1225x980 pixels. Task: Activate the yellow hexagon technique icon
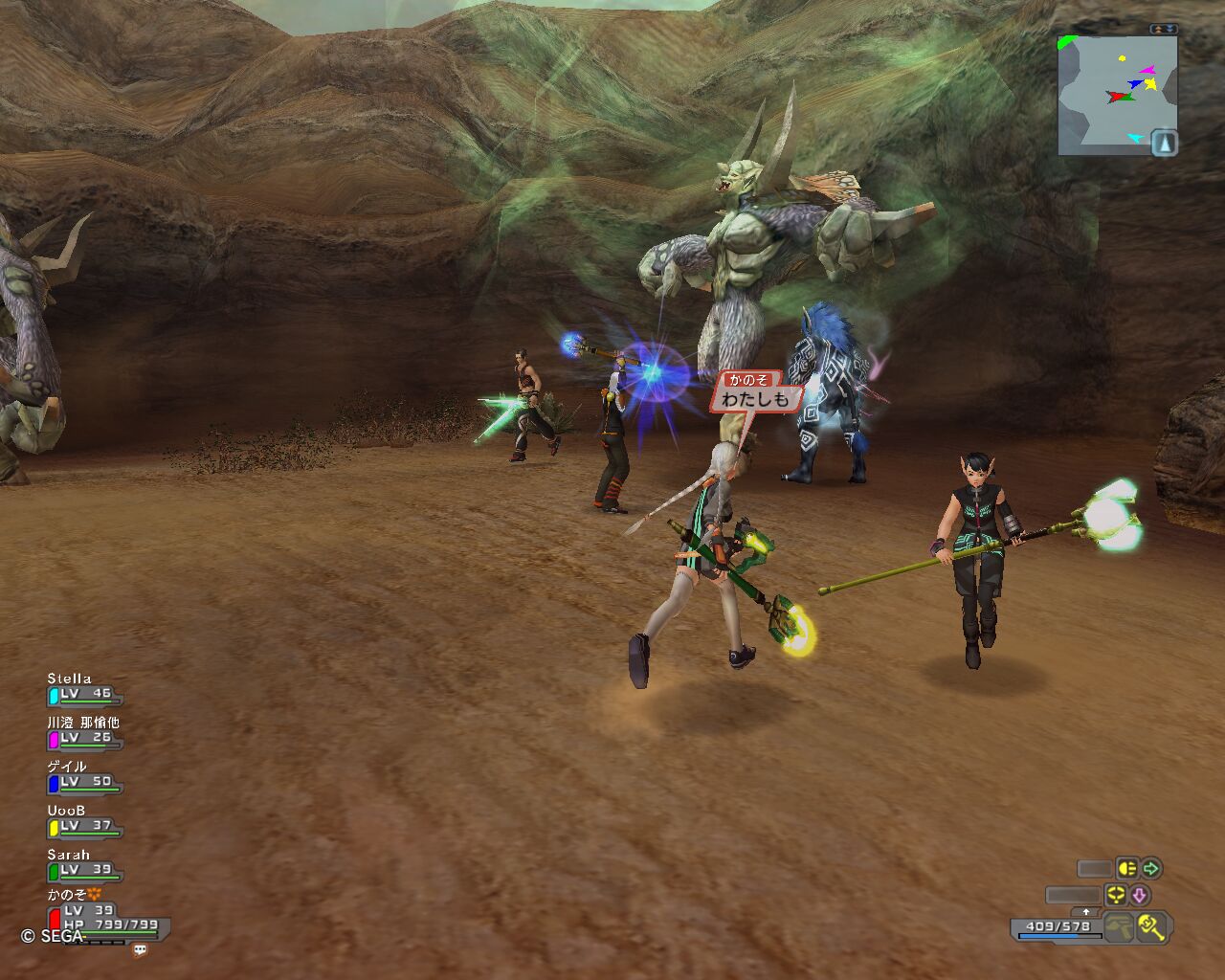pos(1115,896)
